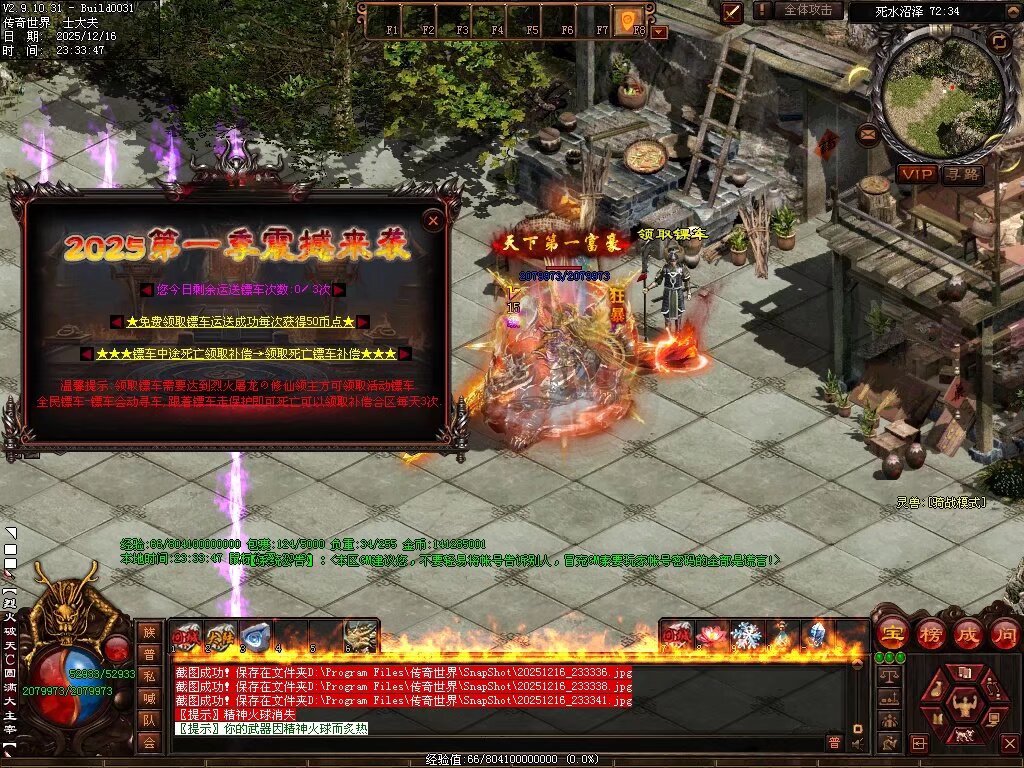Use the snowflake skill in hotbar
Screen dimensions: 1024x768
tap(746, 635)
